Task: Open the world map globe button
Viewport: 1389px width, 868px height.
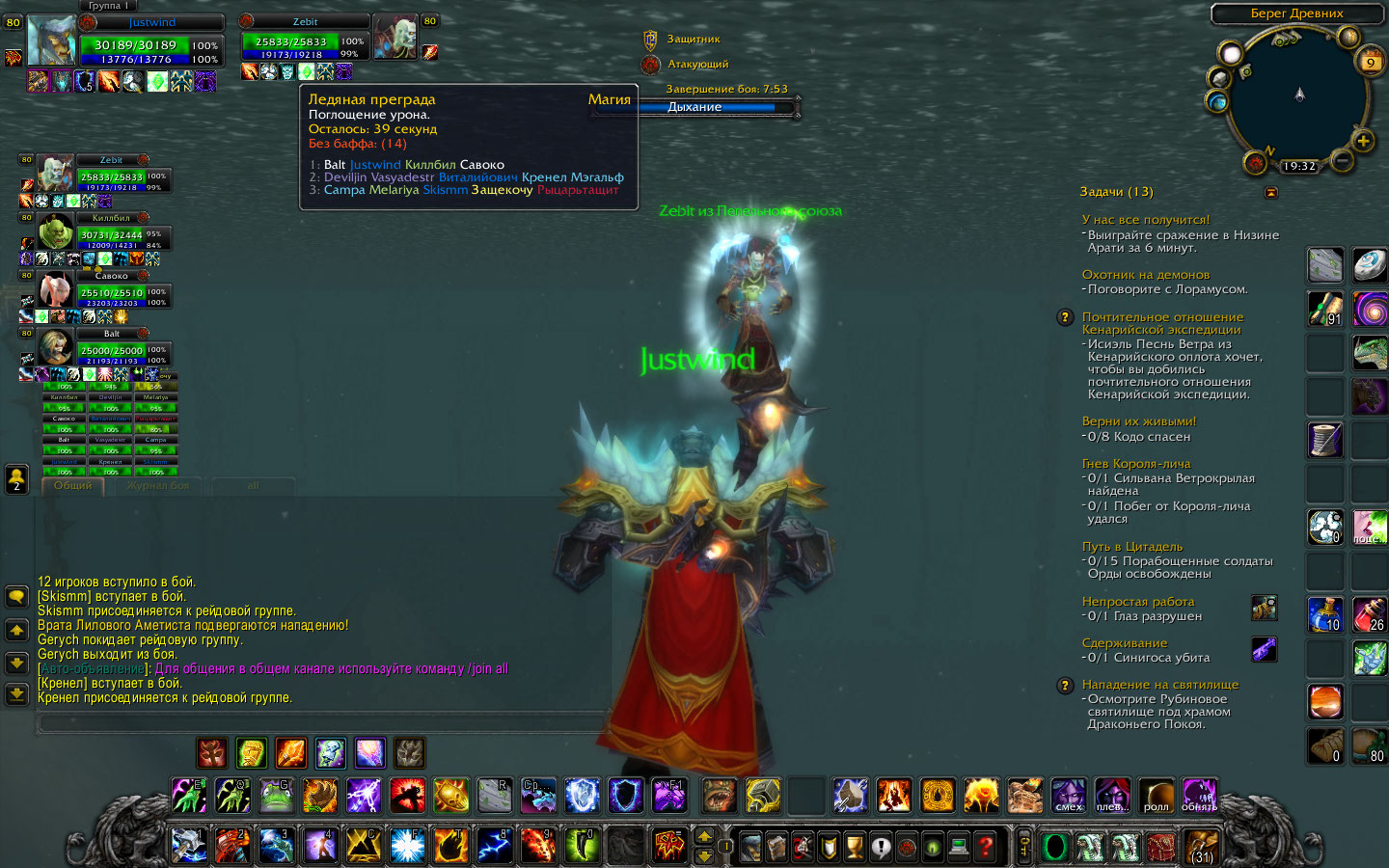Action: [x=1217, y=101]
